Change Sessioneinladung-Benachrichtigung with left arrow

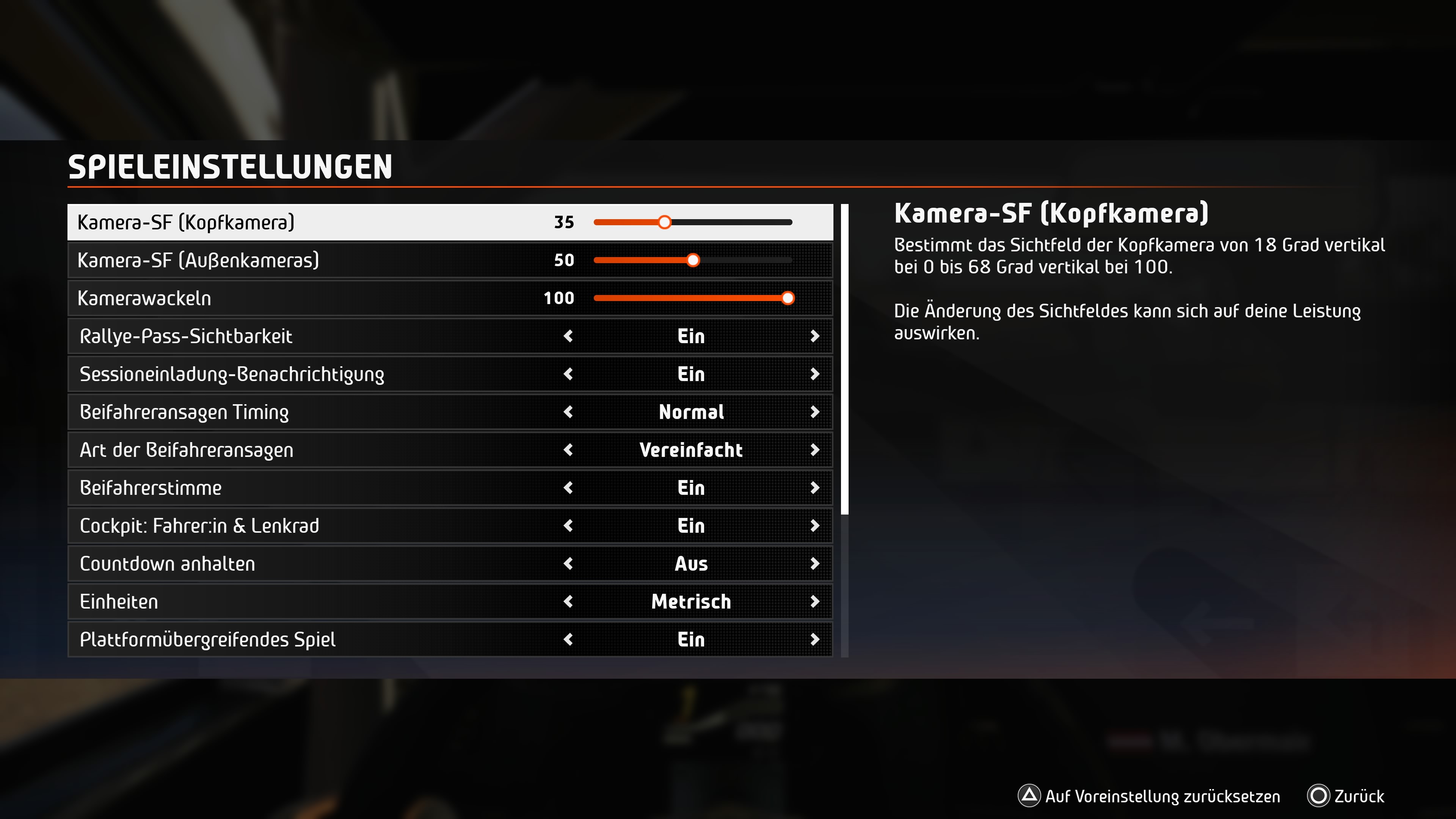569,374
